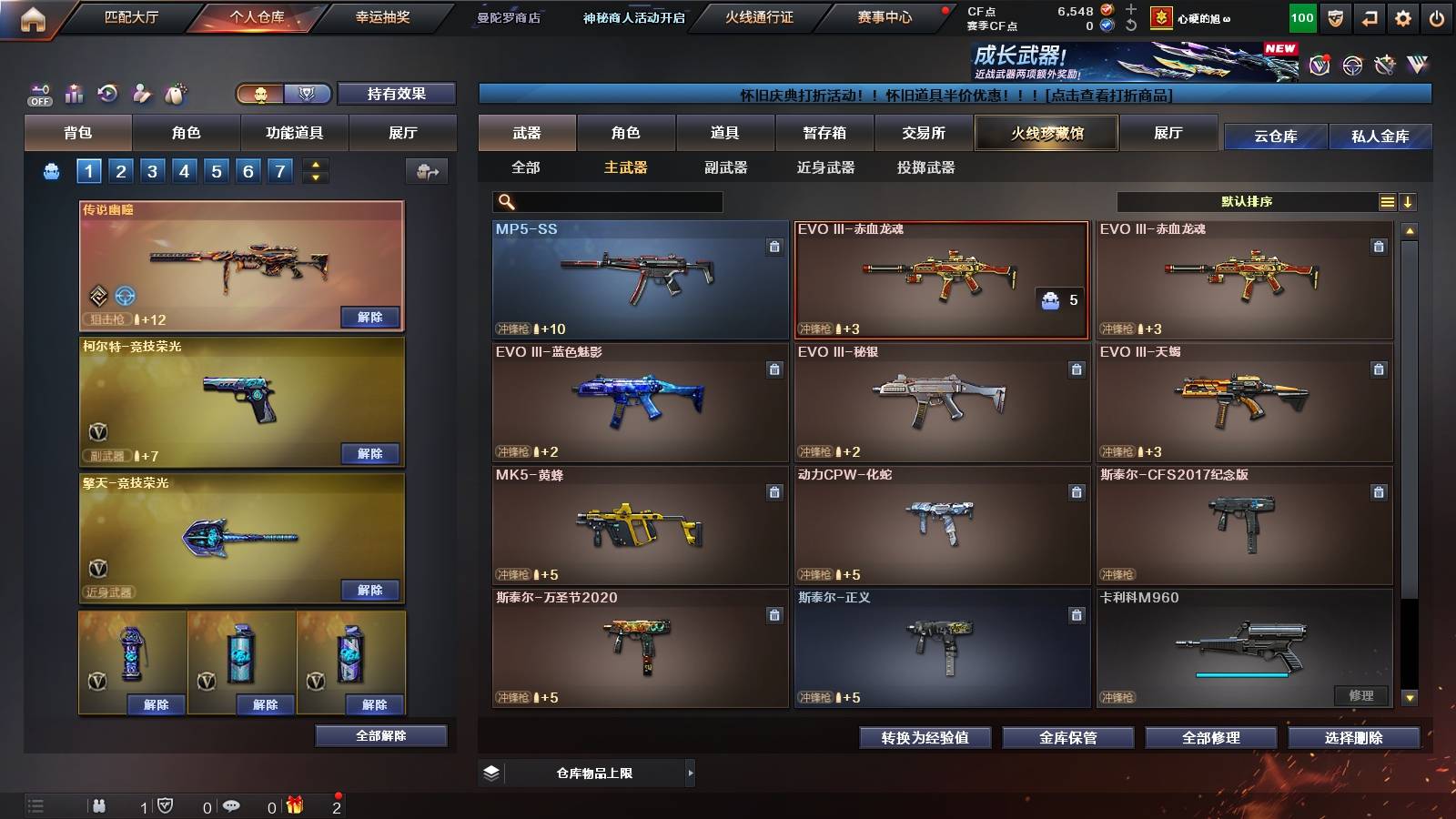Click the 全部解除 button below the backpack

[x=379, y=735]
